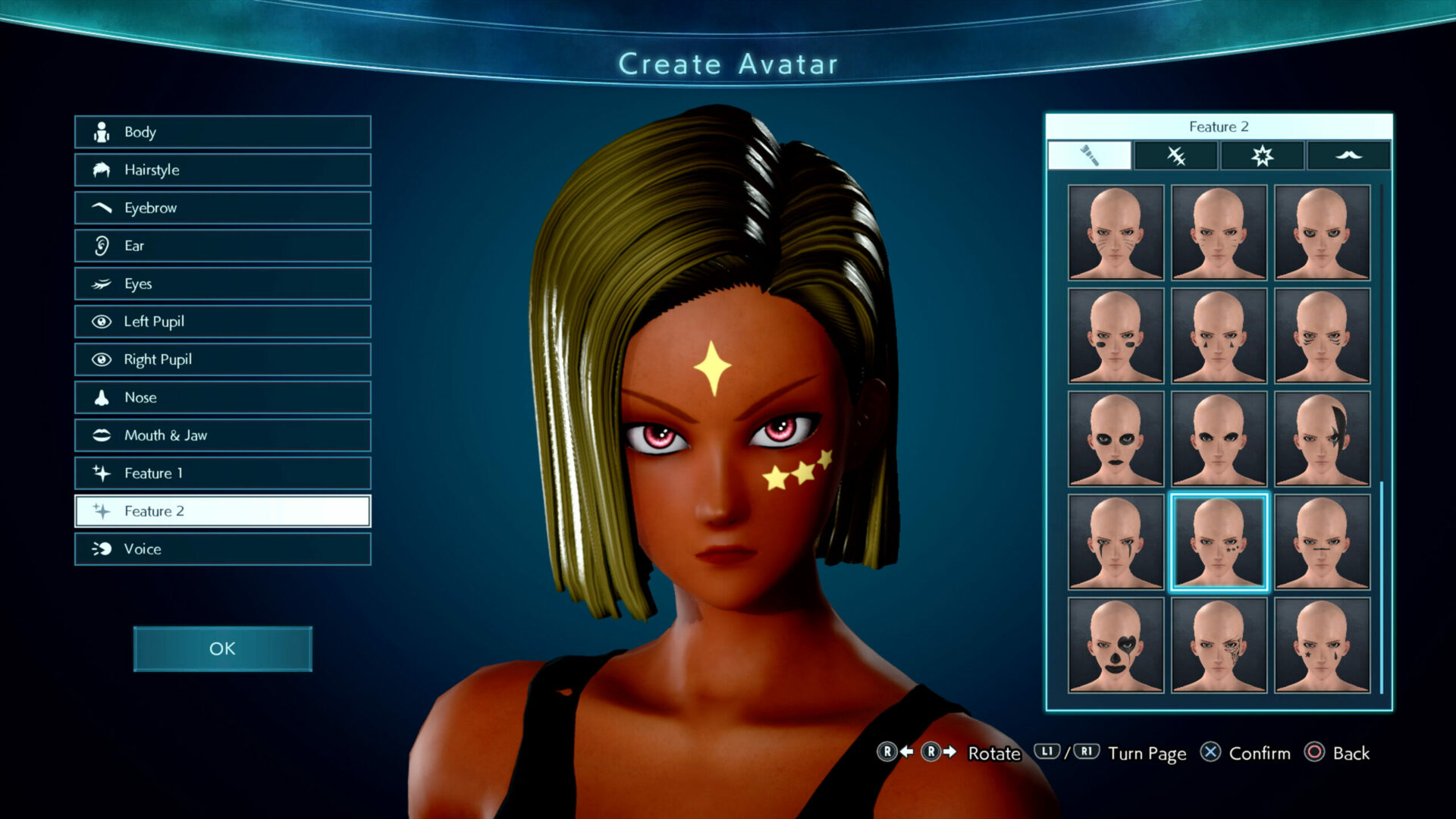Click the Mouth & Jaw lips icon
Image resolution: width=1456 pixels, height=819 pixels.
[x=101, y=435]
